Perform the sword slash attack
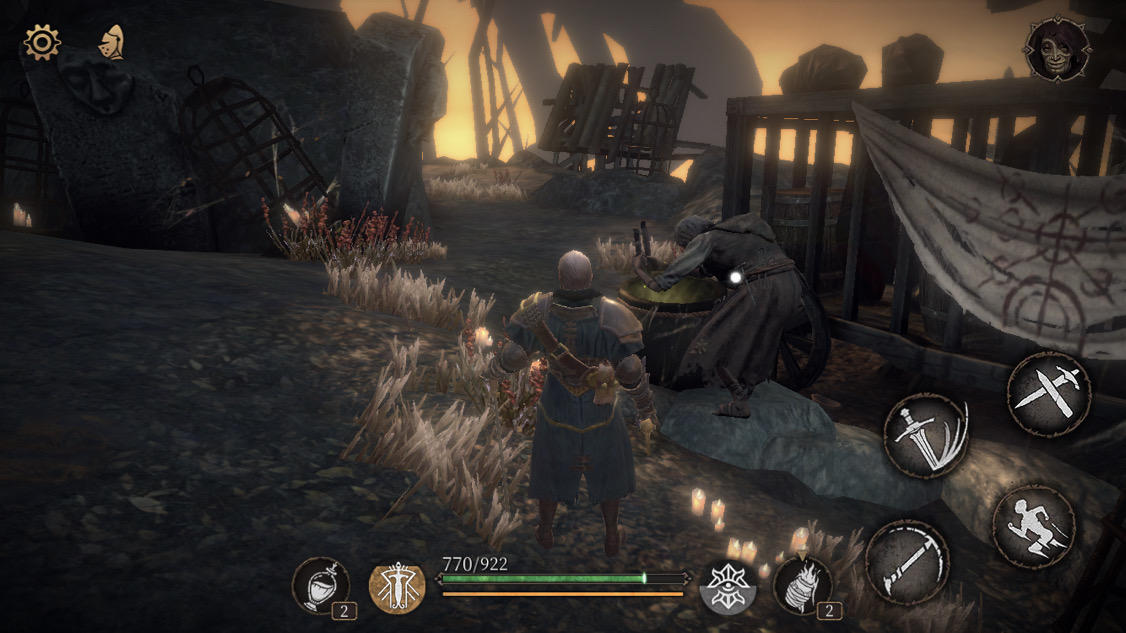Viewport: 1126px width, 633px height. point(926,436)
